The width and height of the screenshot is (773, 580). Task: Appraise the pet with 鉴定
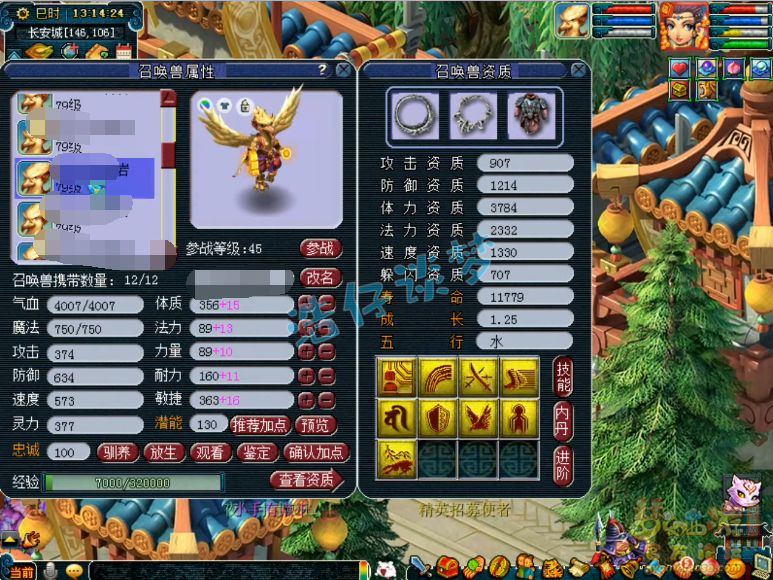tap(257, 452)
